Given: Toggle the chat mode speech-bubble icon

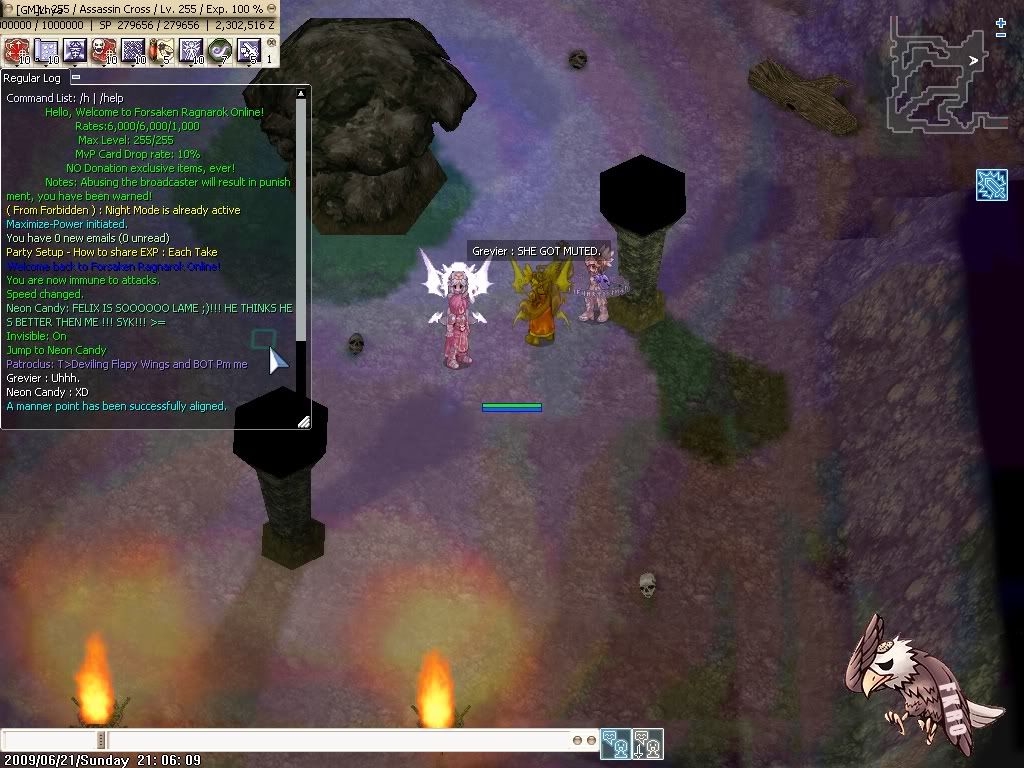Looking at the screenshot, I should tap(616, 744).
